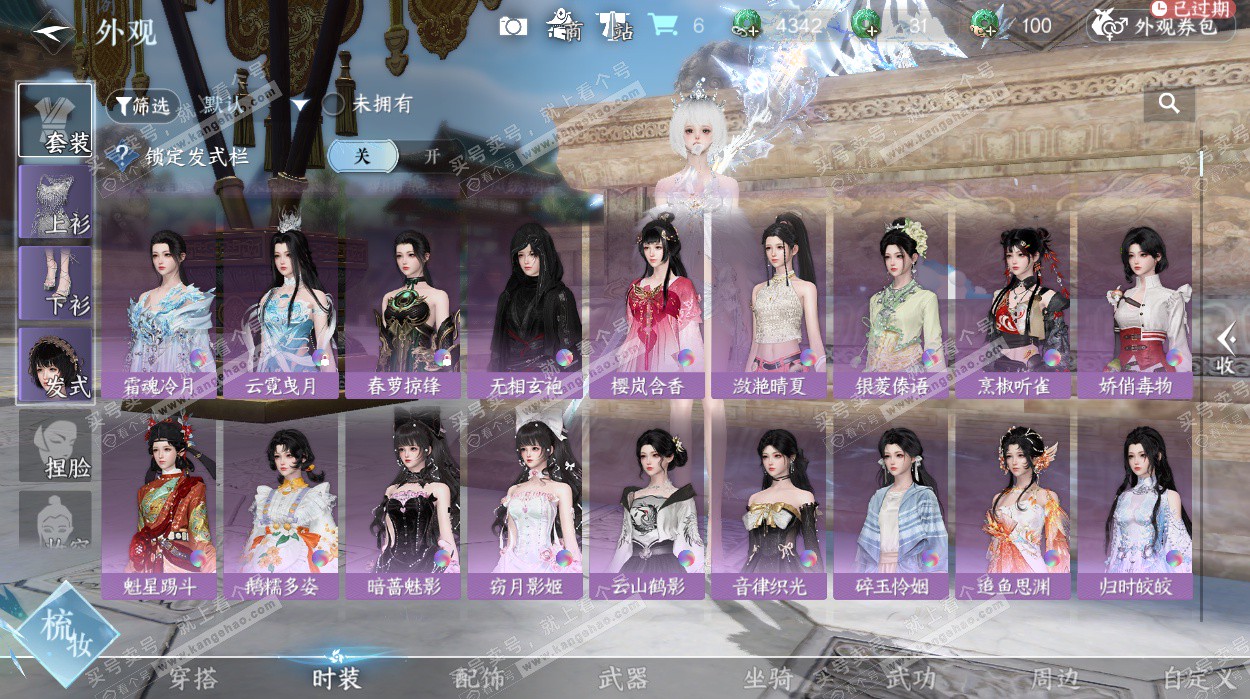Tick the 未拥有 not-owned checkbox
Viewport: 1250px width, 699px height.
tap(333, 104)
